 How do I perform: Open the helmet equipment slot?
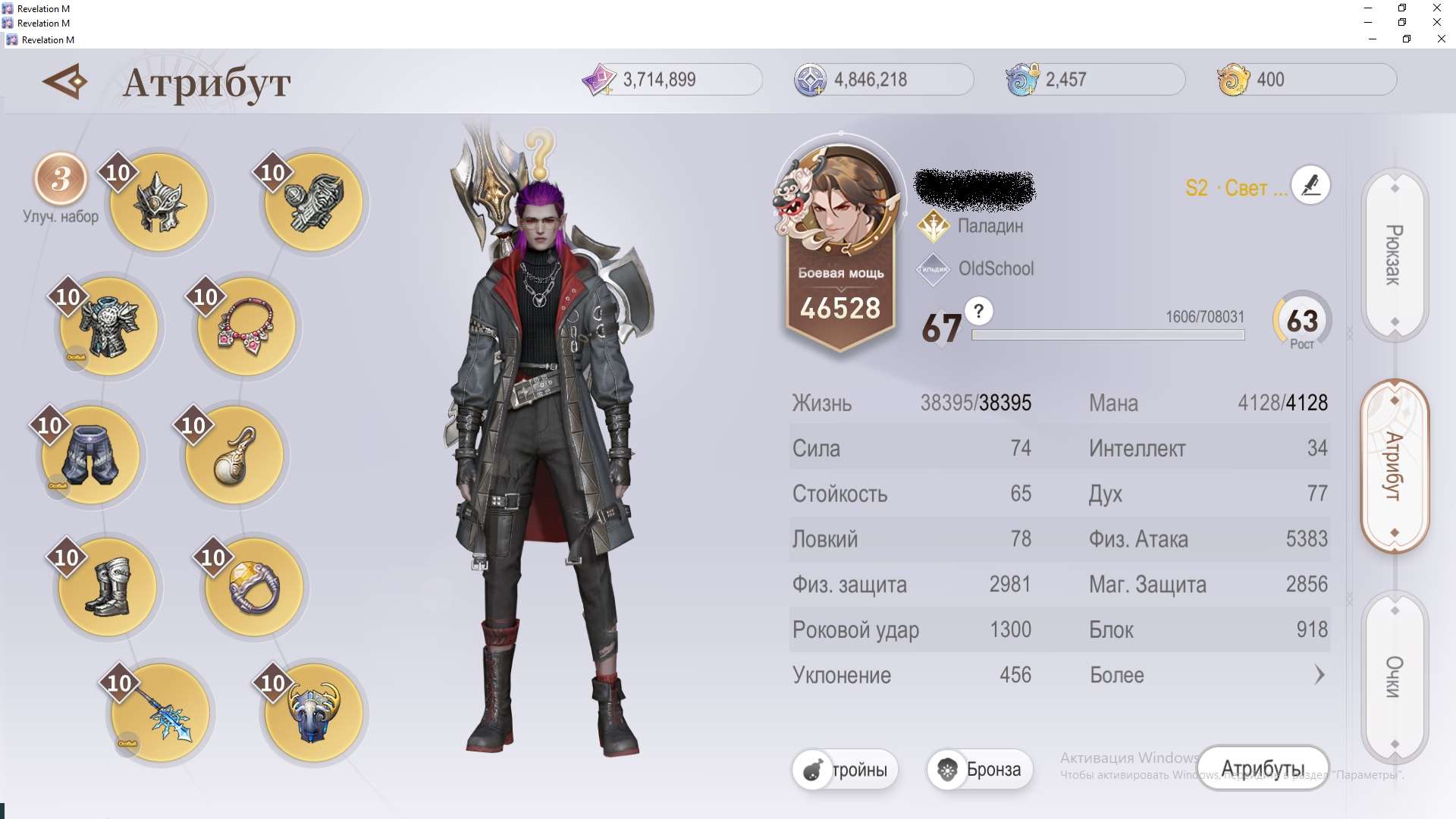tap(159, 202)
